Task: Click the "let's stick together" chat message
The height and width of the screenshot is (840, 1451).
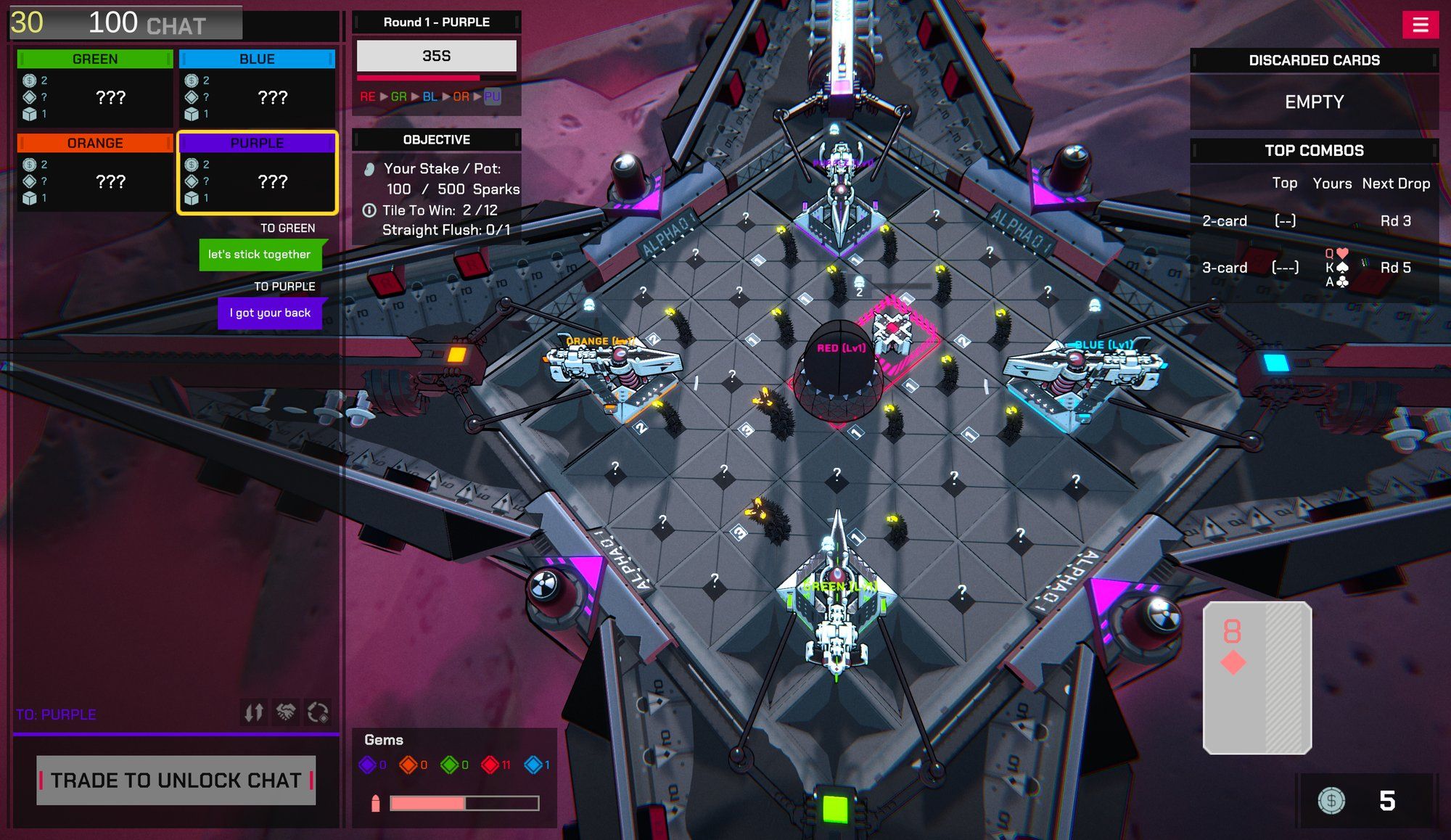Action: click(259, 255)
